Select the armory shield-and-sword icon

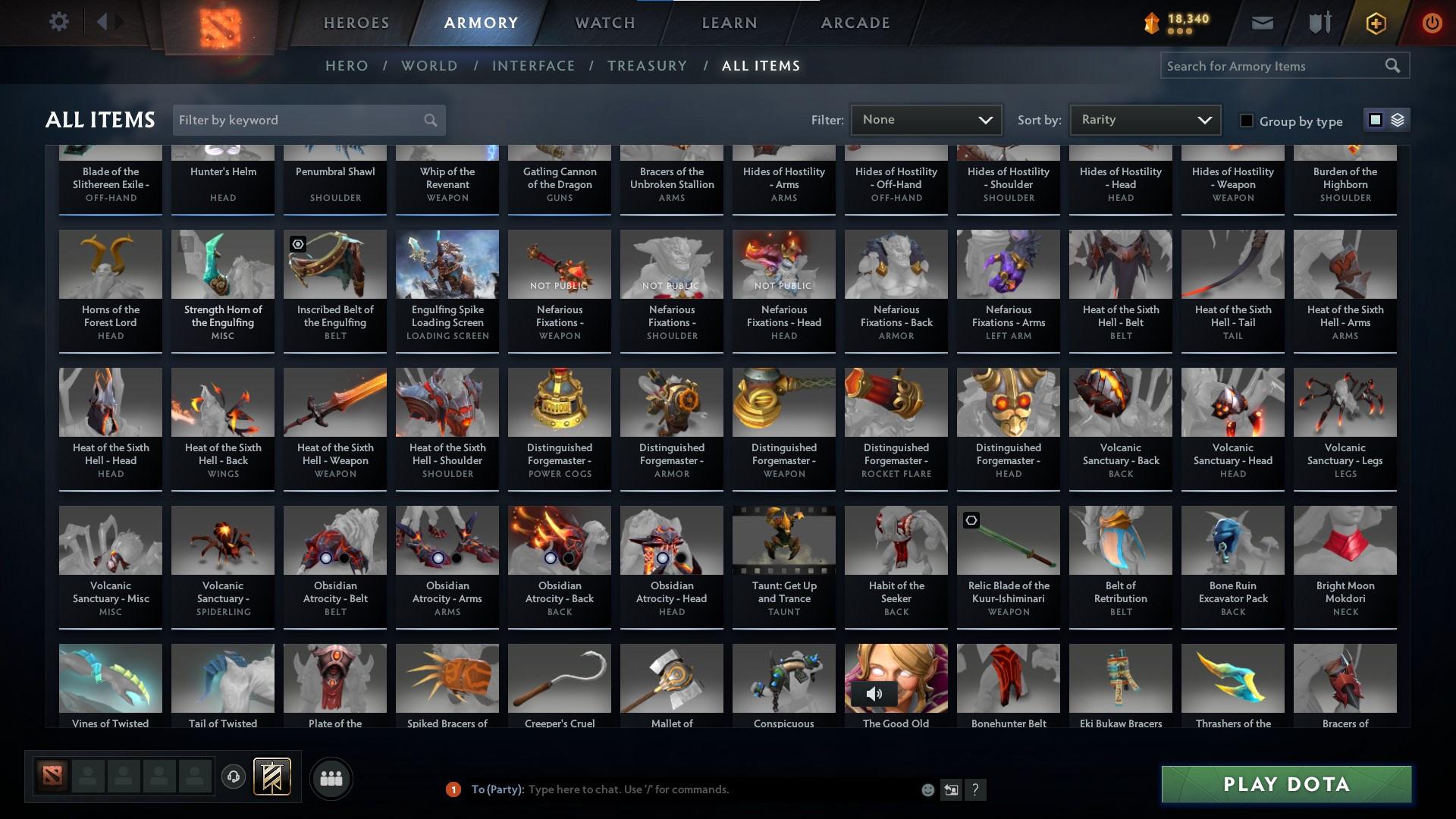1318,23
